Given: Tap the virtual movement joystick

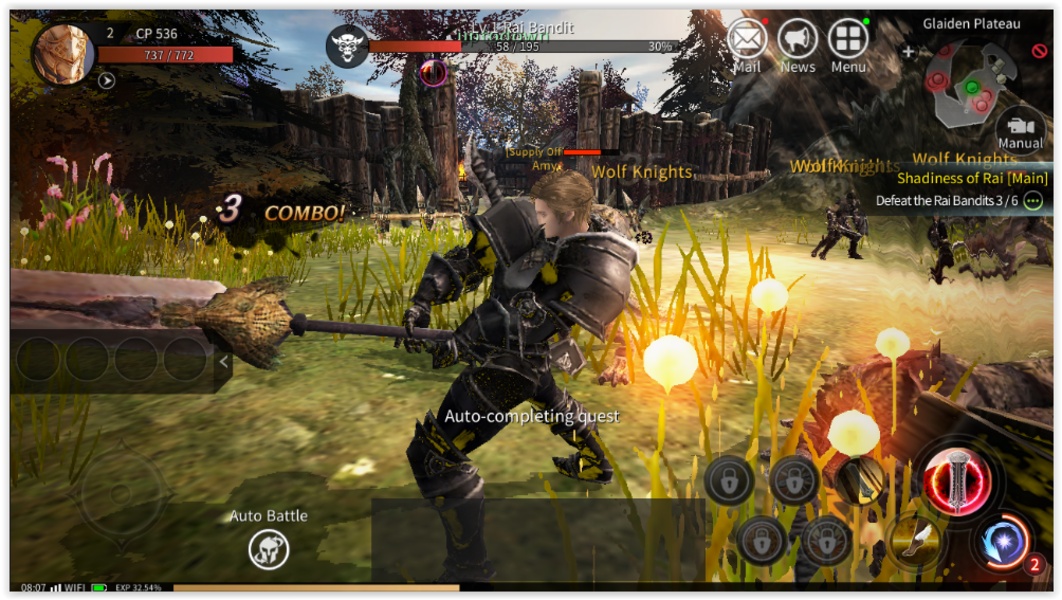Looking at the screenshot, I should click(x=122, y=493).
